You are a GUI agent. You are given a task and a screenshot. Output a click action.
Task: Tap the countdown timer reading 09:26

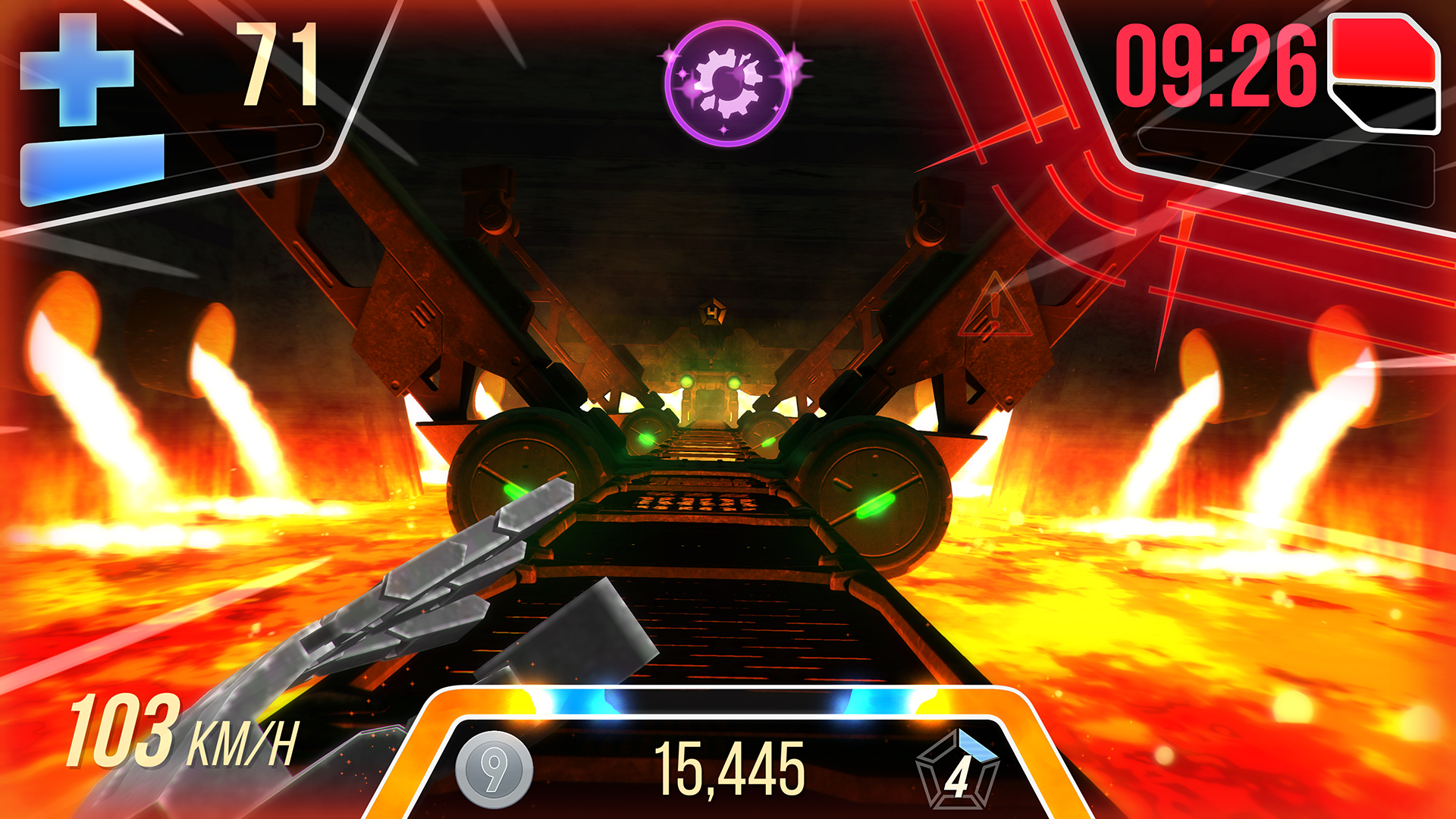(1216, 64)
